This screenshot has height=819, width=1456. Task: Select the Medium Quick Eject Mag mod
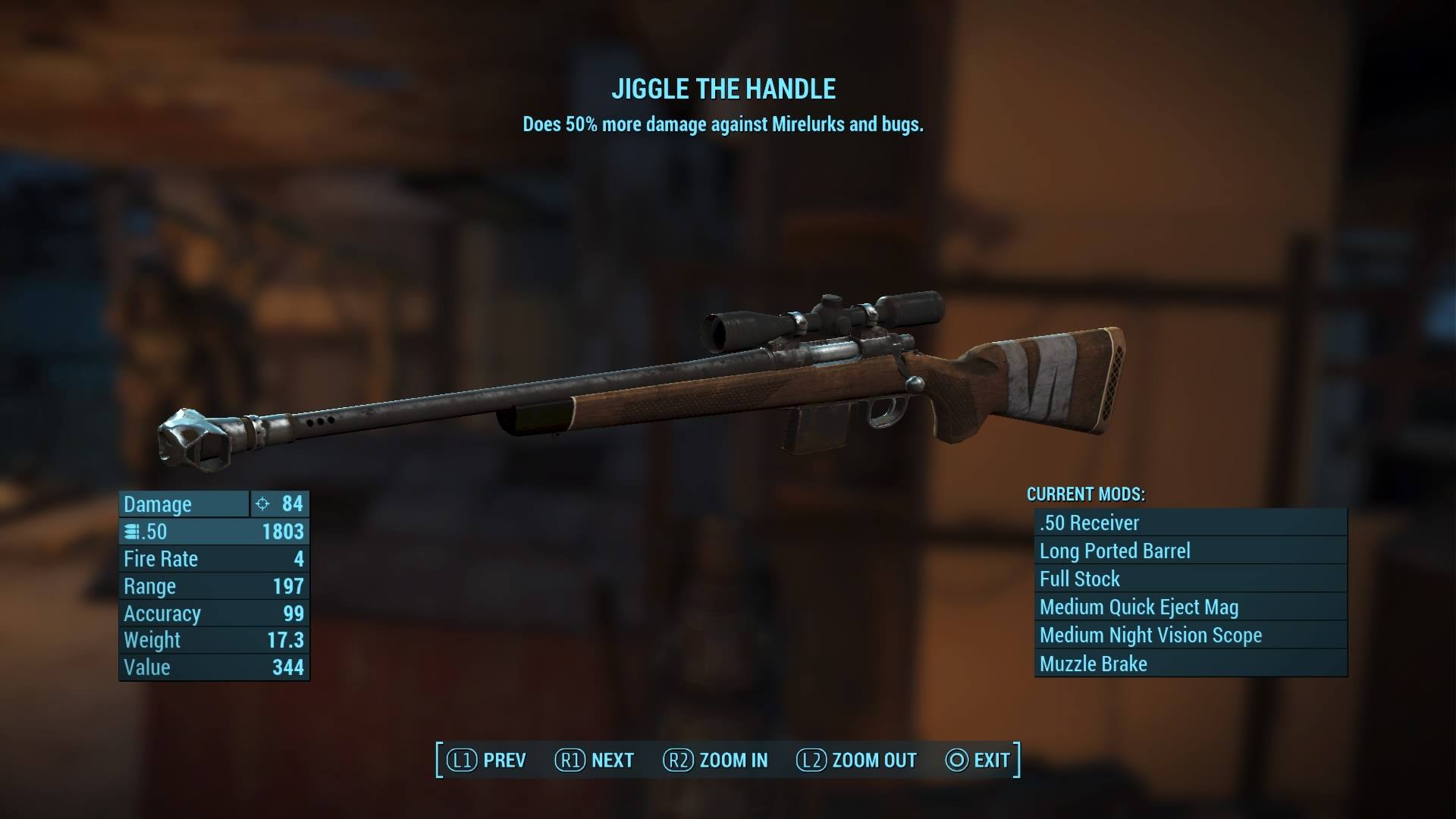point(1189,607)
